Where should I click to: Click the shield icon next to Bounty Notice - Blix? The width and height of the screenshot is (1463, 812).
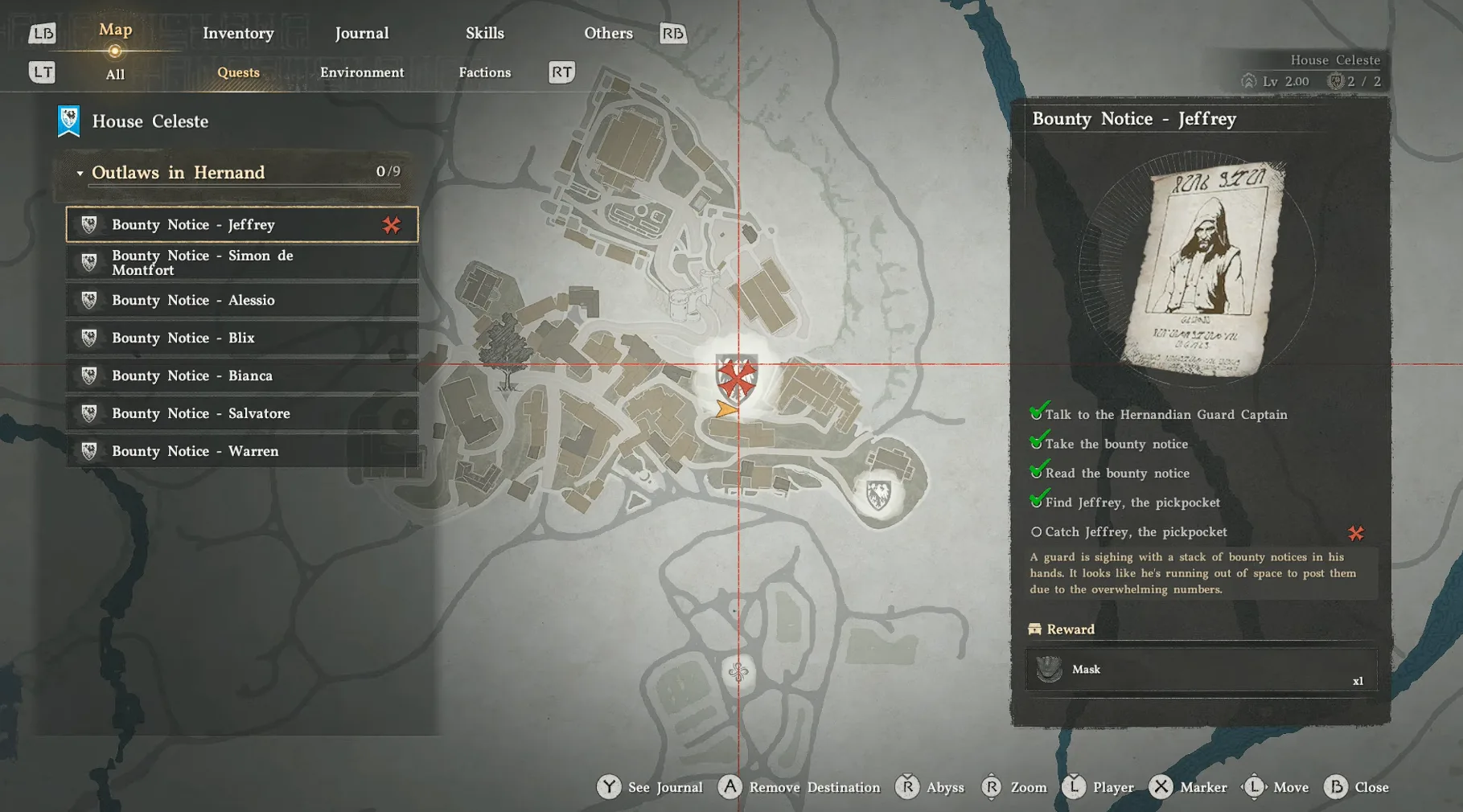click(88, 338)
